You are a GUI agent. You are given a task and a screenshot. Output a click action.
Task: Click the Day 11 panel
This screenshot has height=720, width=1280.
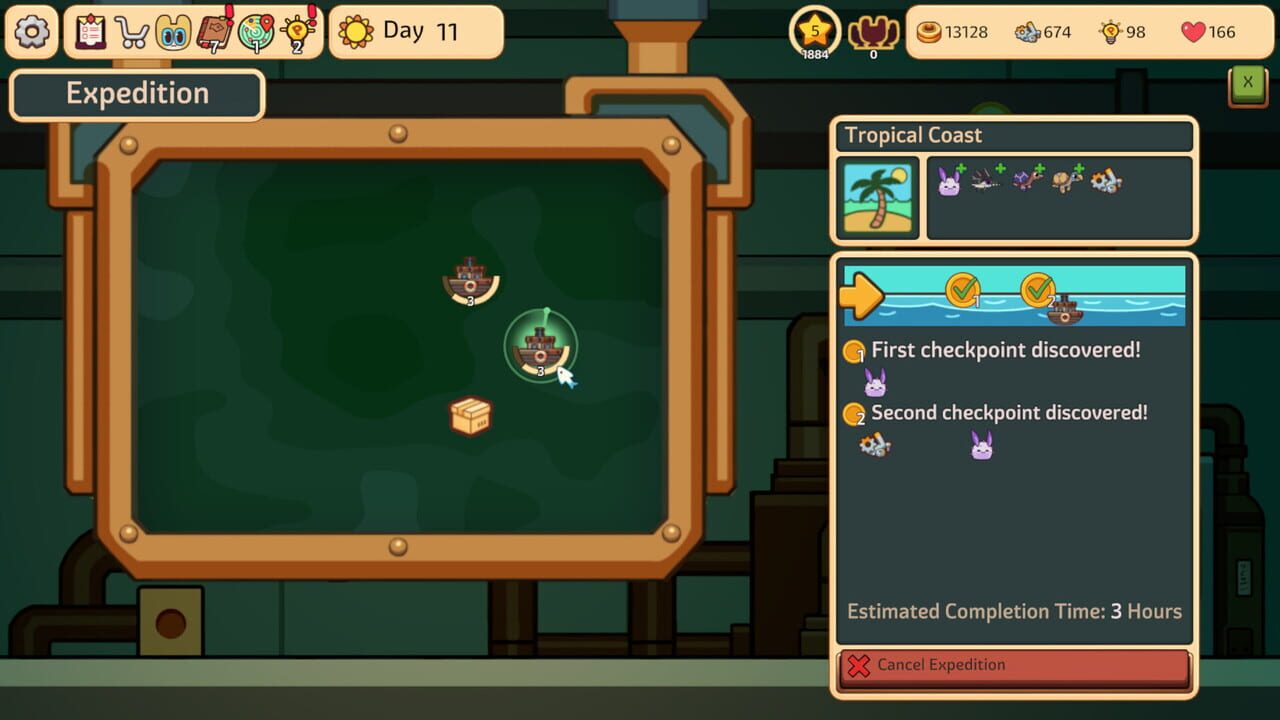click(x=415, y=31)
